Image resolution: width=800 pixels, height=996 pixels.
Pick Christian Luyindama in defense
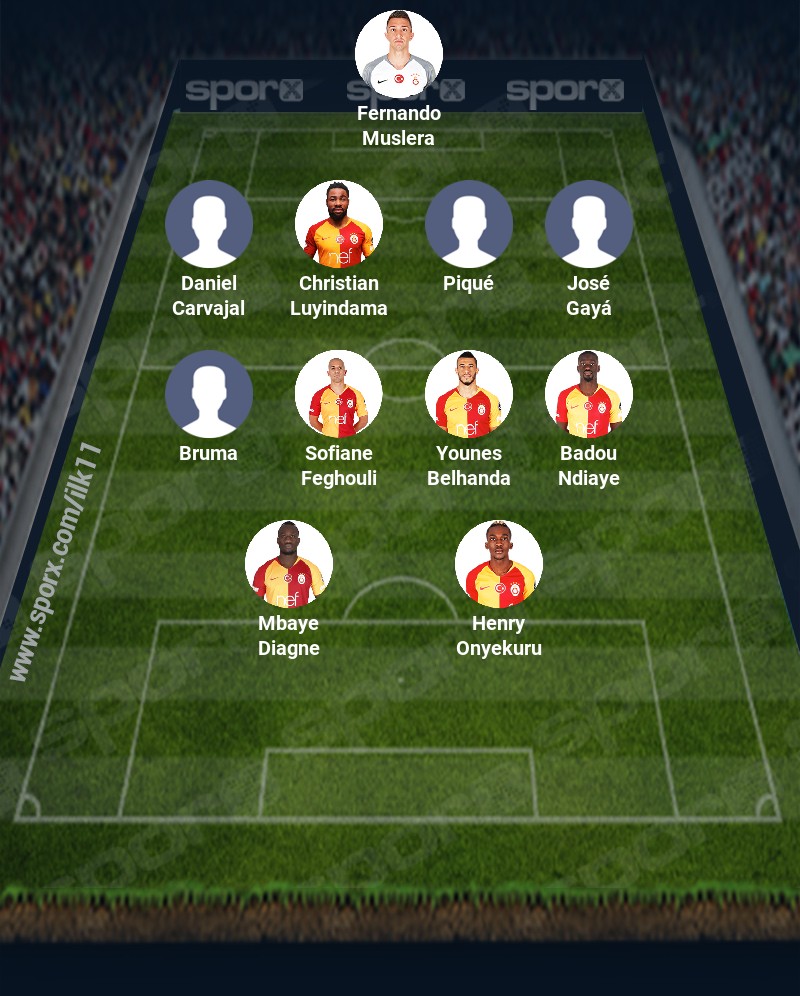point(339,224)
